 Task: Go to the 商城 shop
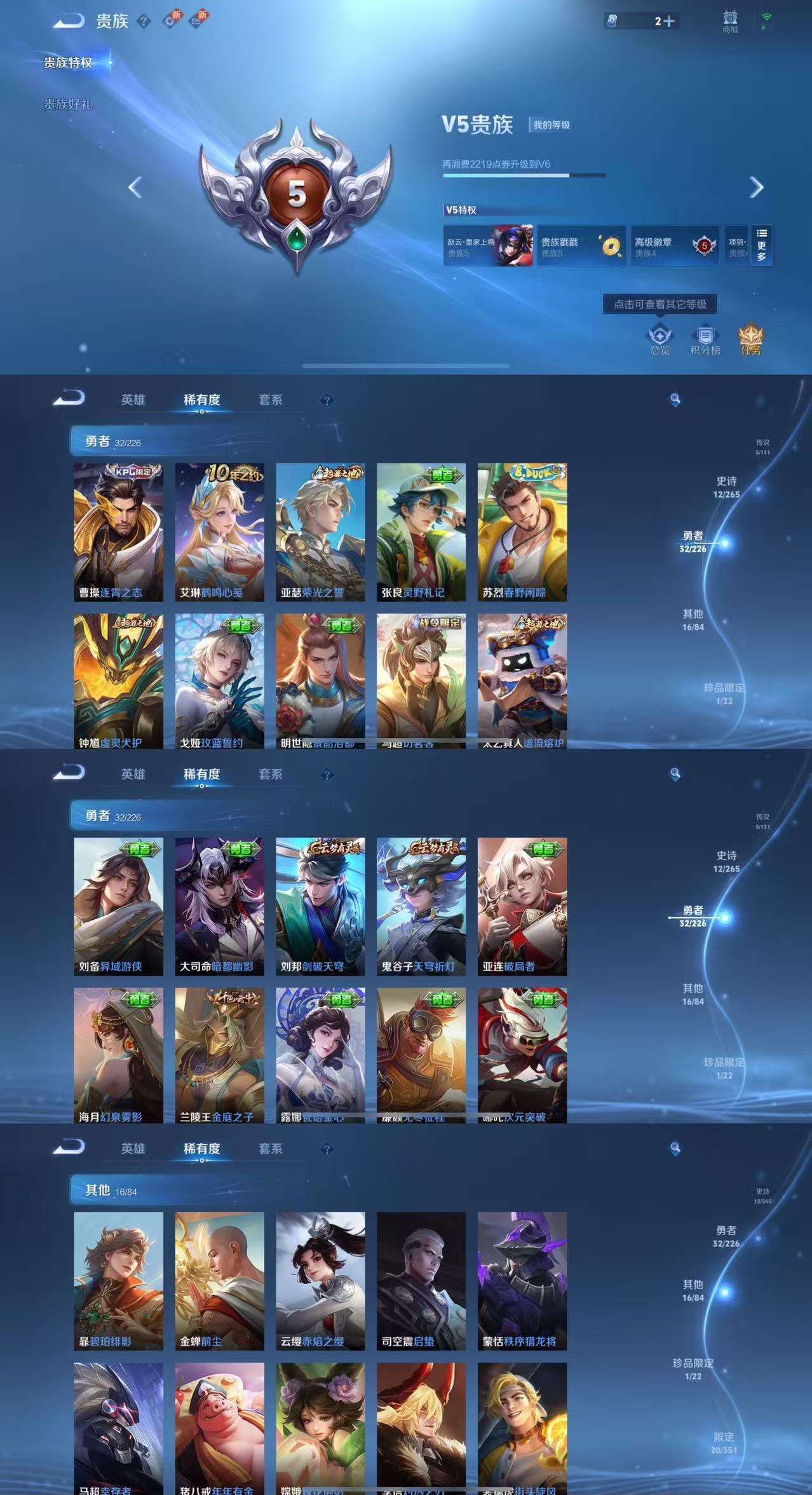(x=730, y=21)
